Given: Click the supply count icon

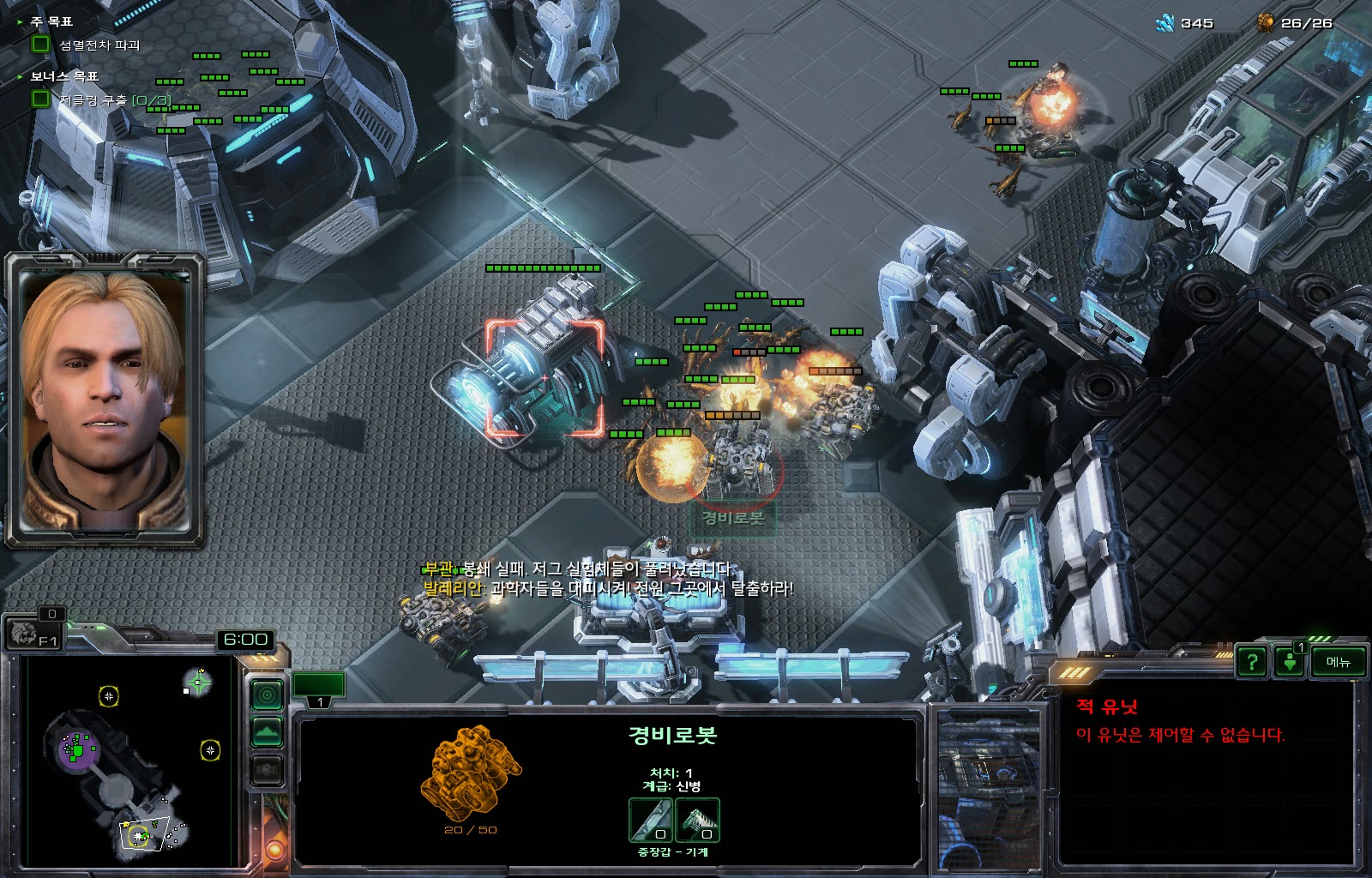Looking at the screenshot, I should (x=1266, y=23).
